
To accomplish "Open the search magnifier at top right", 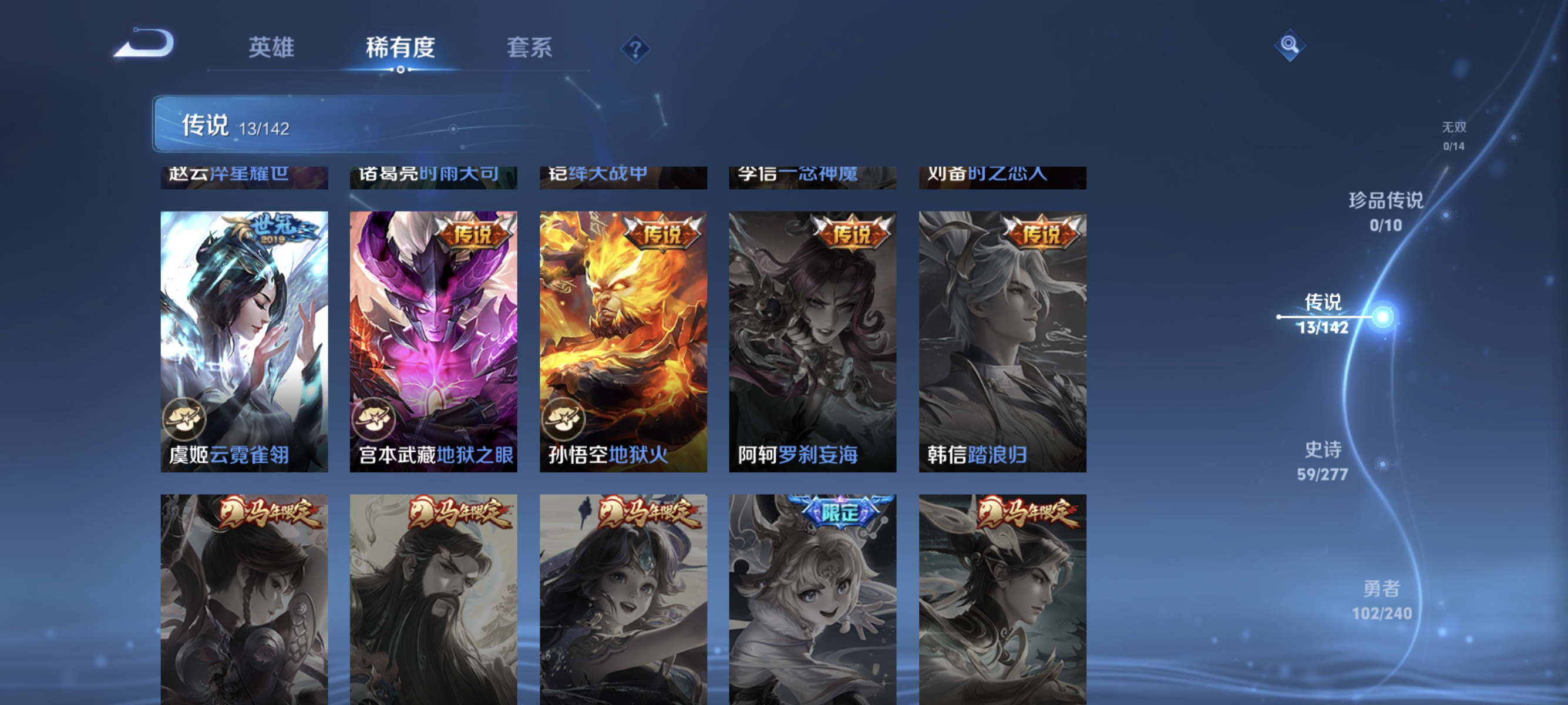I will pos(1290,45).
